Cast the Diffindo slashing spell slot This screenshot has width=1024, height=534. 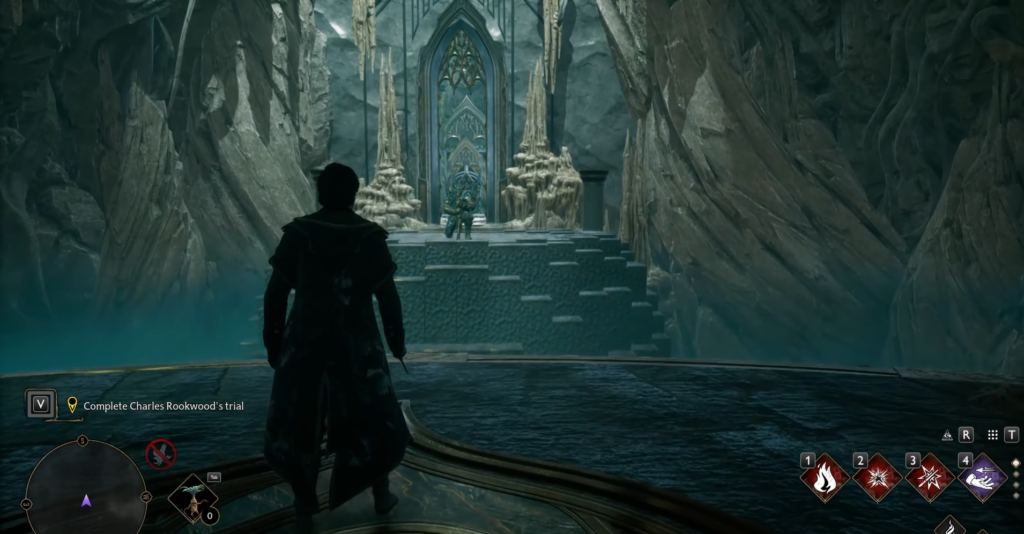[x=930, y=477]
